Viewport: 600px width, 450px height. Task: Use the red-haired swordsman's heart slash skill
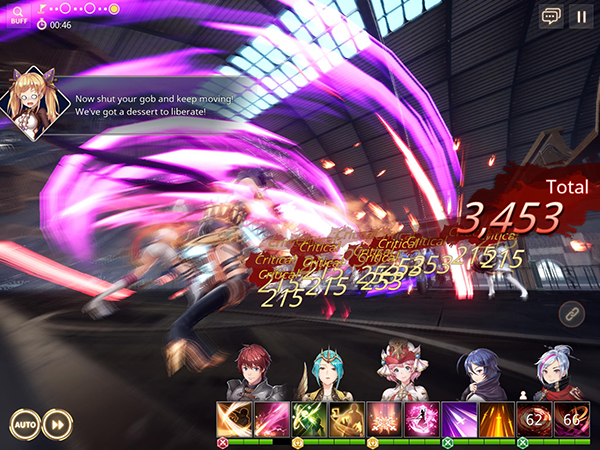click(x=233, y=418)
